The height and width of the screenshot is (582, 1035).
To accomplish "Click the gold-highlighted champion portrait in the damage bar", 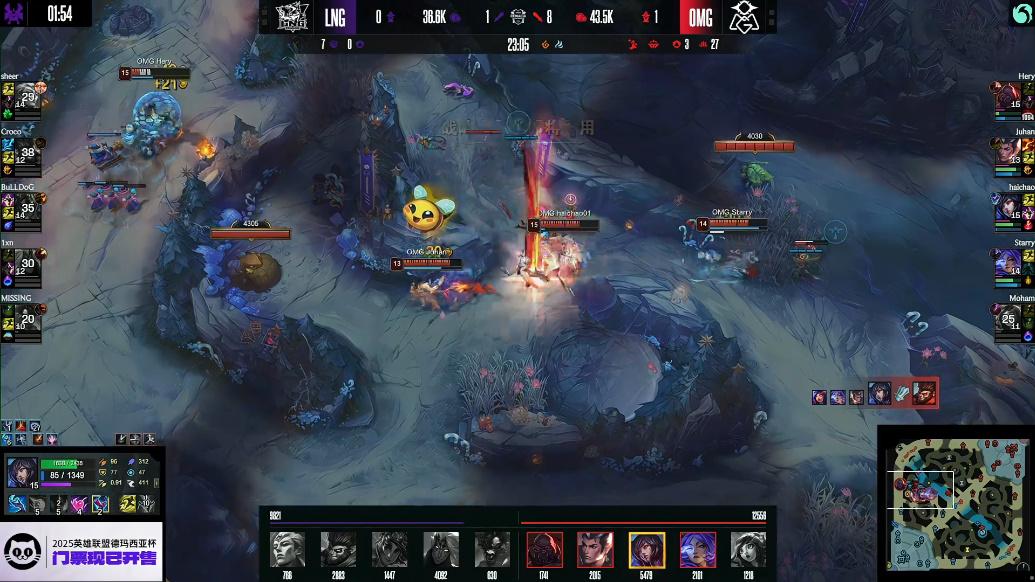I will 647,549.
